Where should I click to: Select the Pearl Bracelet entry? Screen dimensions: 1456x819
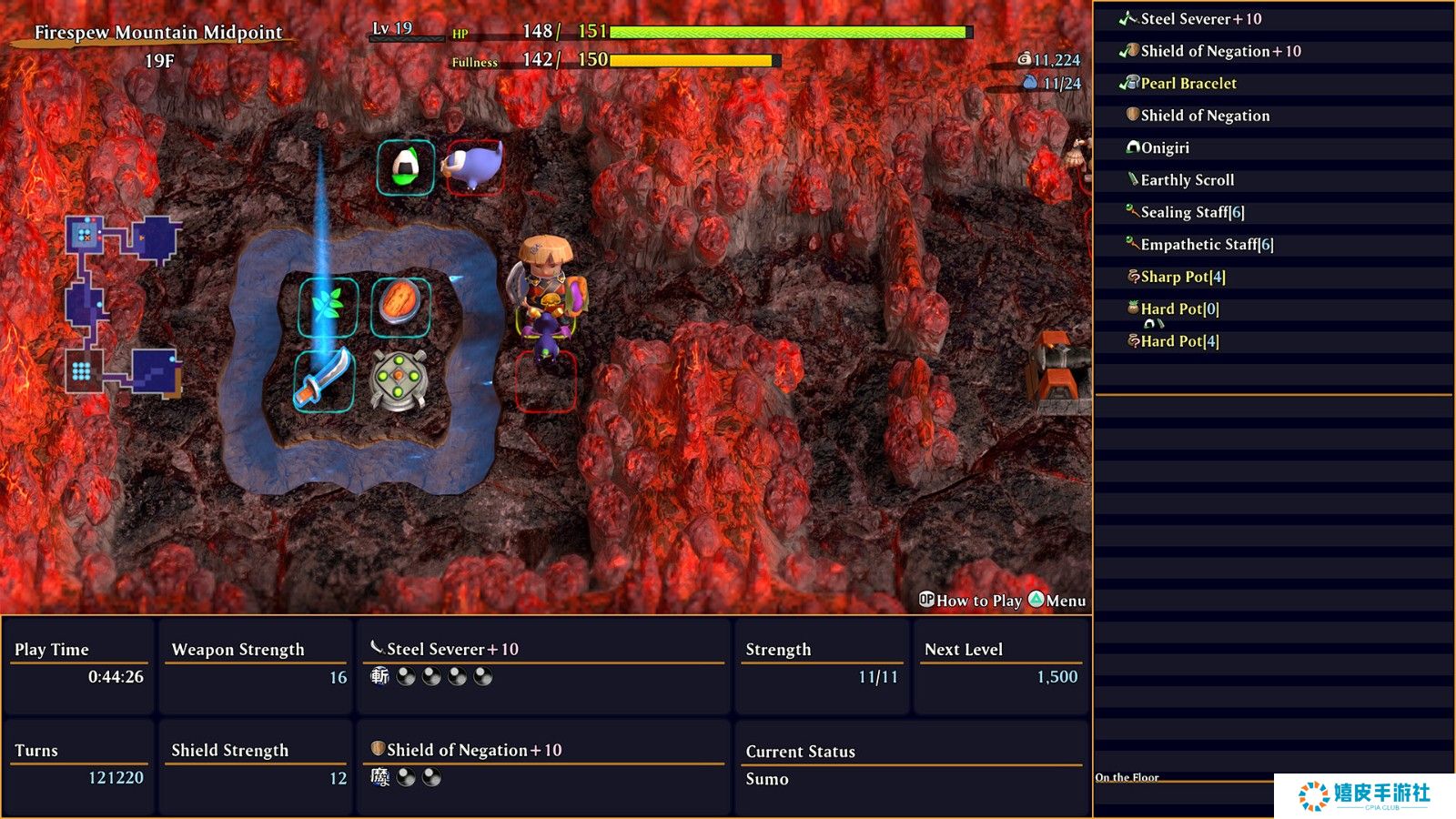pyautogui.click(x=1188, y=84)
